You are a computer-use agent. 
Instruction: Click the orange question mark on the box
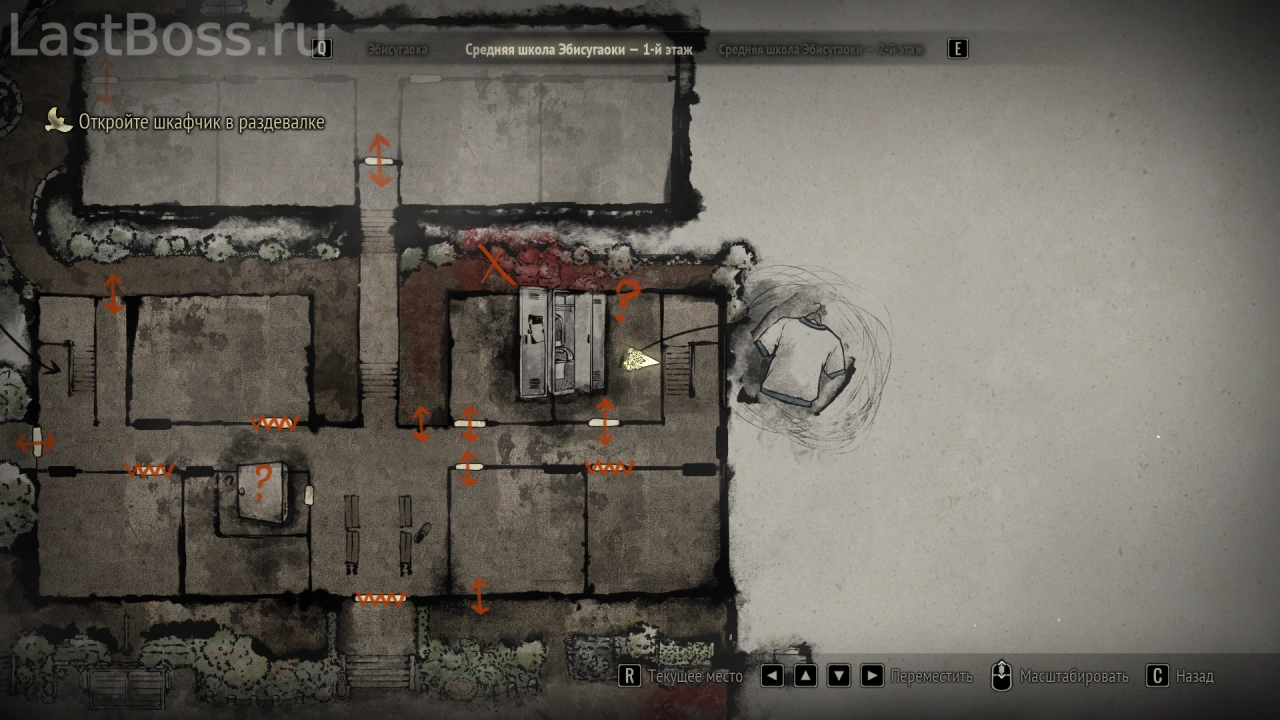(262, 483)
